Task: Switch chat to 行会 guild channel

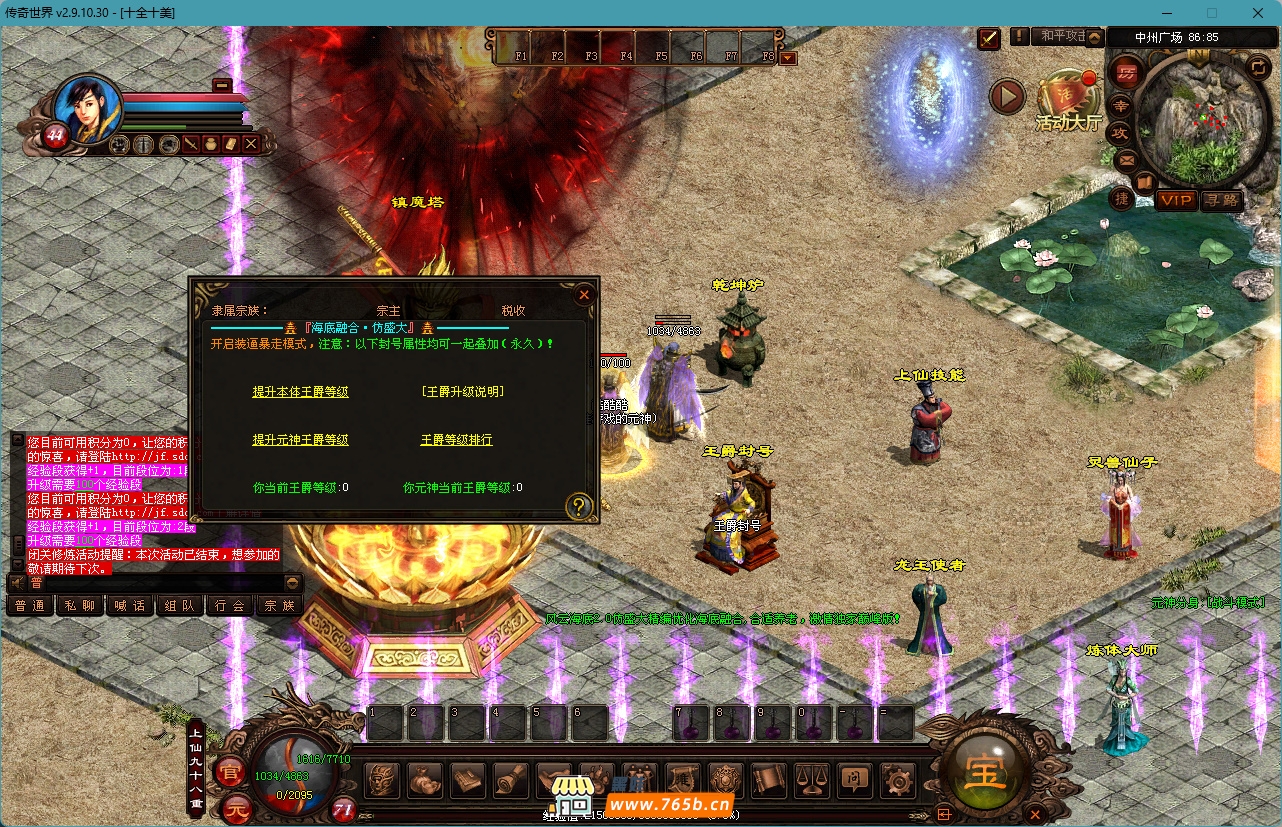Action: pyautogui.click(x=230, y=605)
